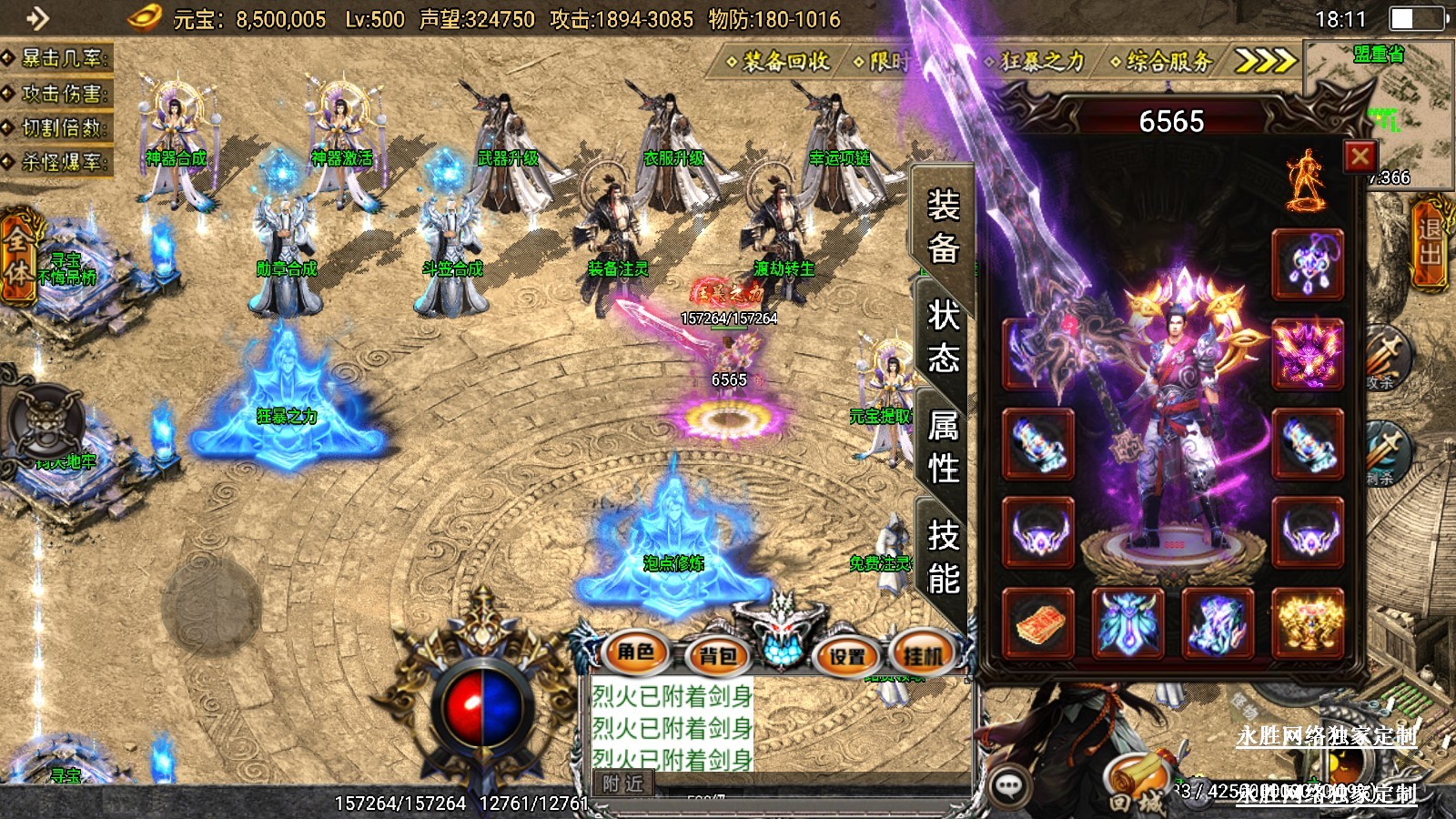Switch to the 附近 nearby chat channel
The width and height of the screenshot is (1456, 819).
click(622, 783)
